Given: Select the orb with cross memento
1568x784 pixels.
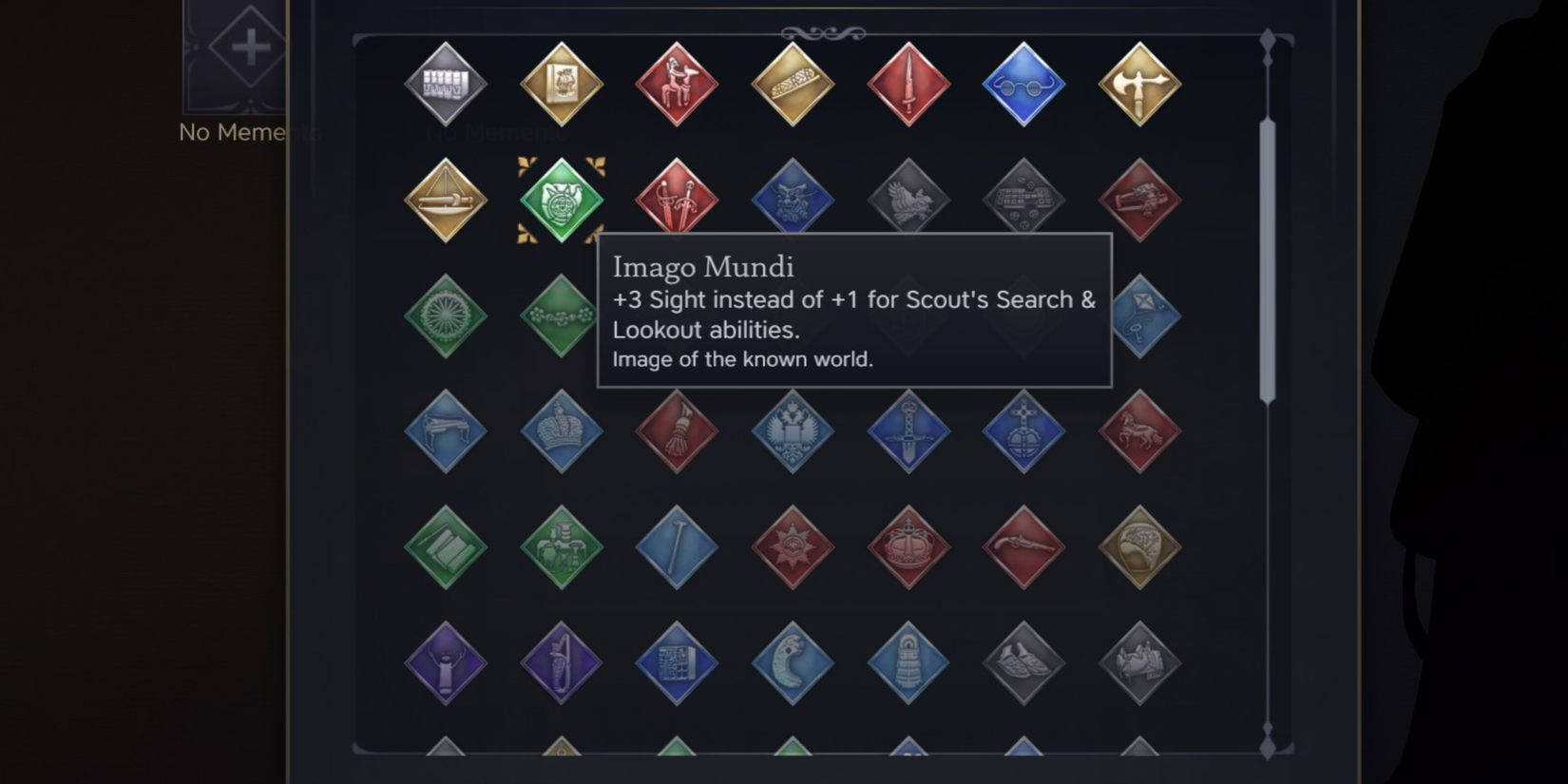Looking at the screenshot, I should point(1023,432).
